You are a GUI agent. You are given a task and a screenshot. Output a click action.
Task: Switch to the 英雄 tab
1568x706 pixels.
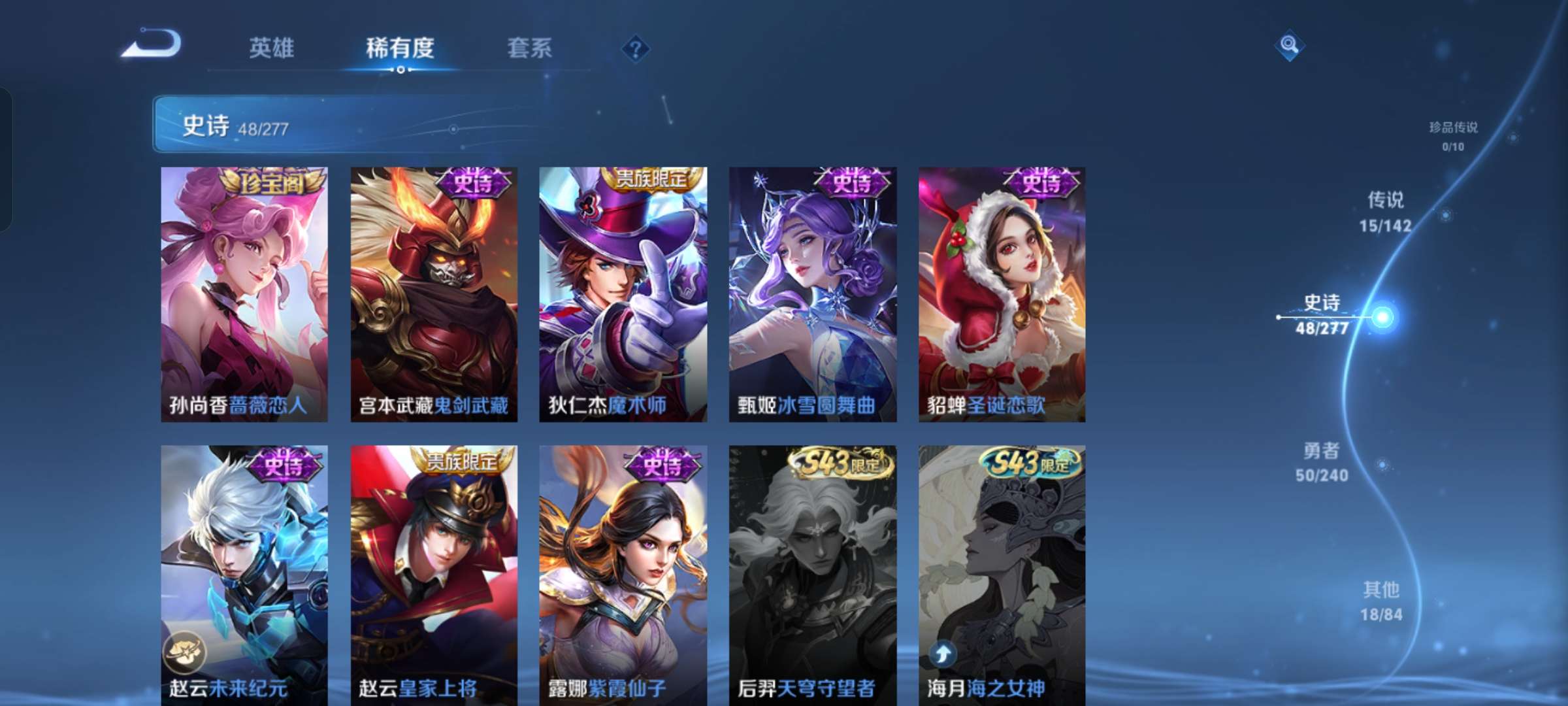272,48
